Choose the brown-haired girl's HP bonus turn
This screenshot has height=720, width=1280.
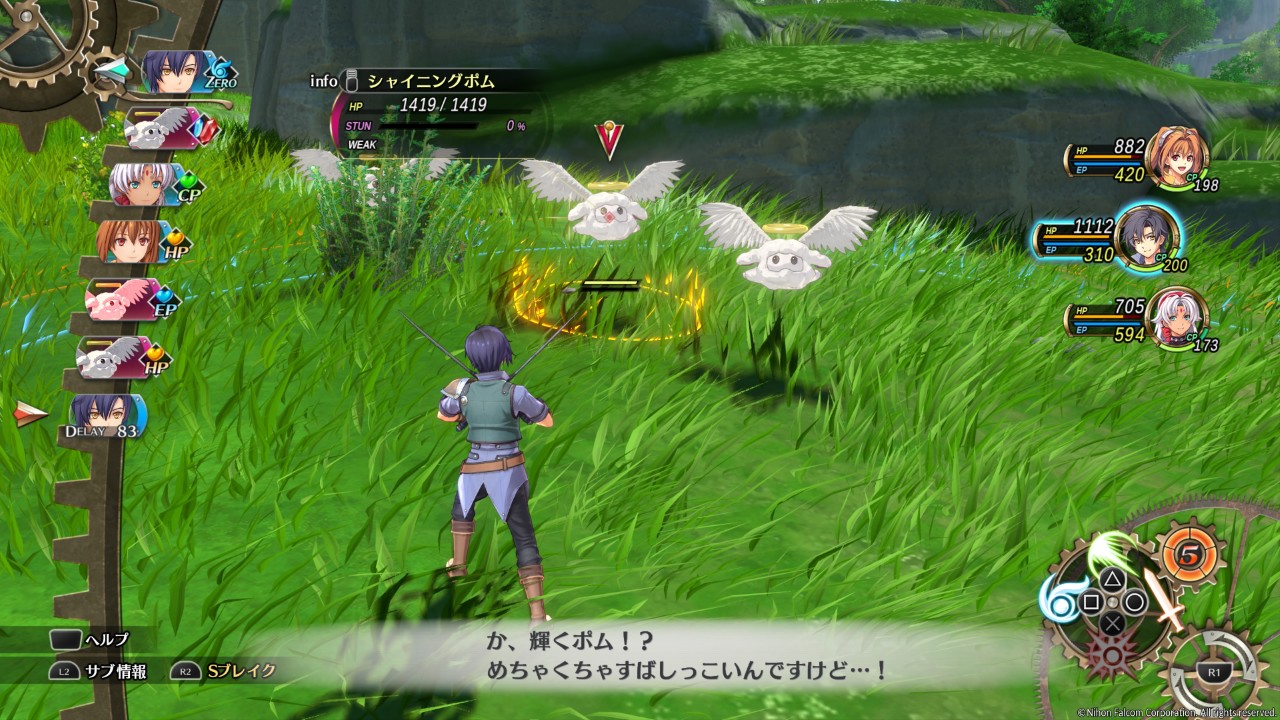tap(138, 241)
